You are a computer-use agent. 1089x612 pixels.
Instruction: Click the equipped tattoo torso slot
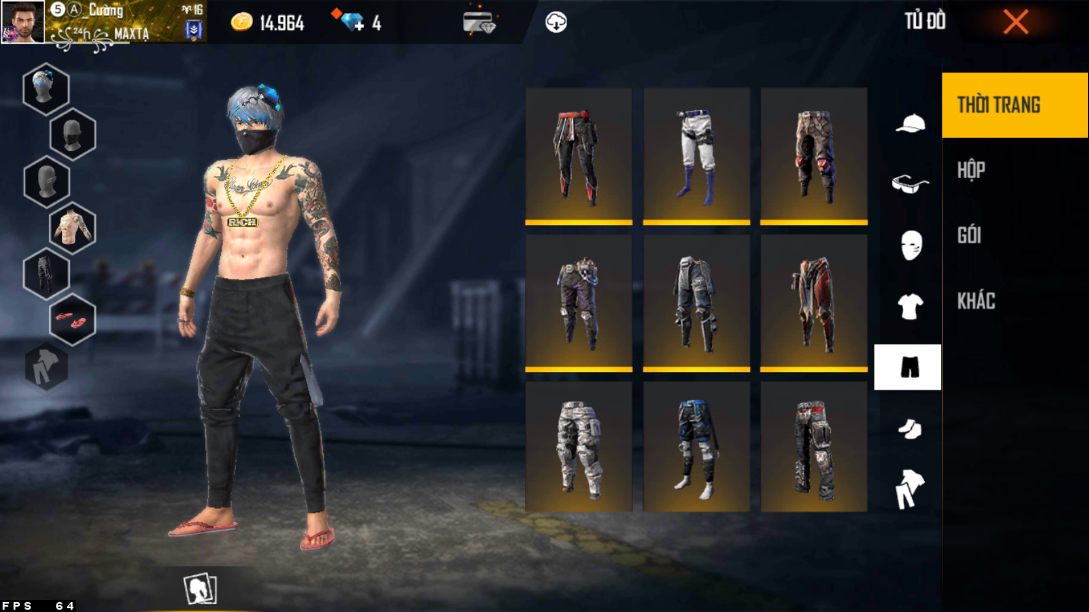[72, 227]
